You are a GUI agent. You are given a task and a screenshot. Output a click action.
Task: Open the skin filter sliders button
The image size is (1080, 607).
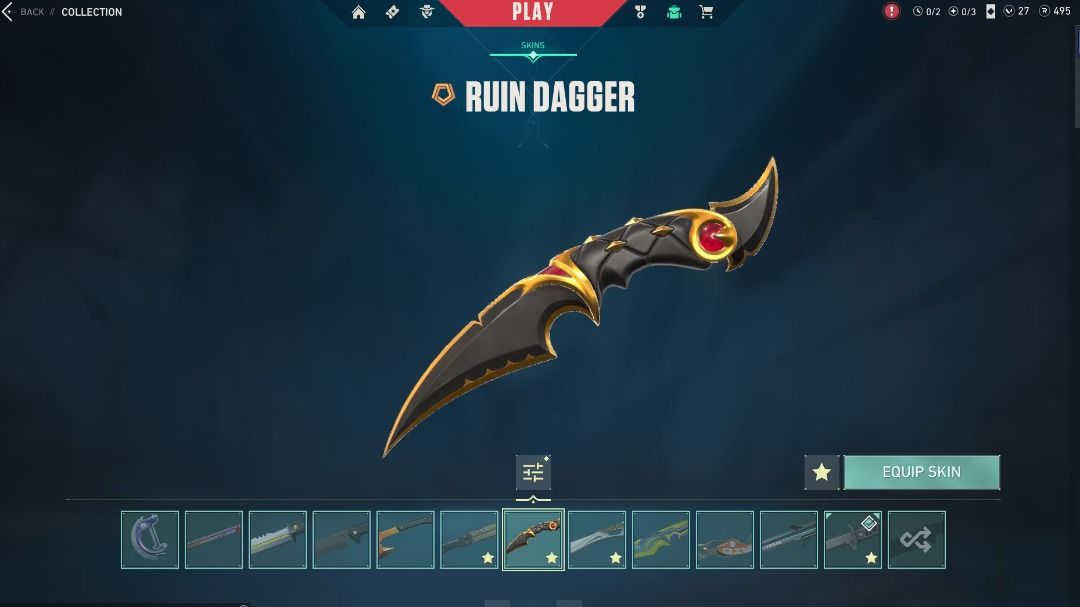tap(533, 472)
